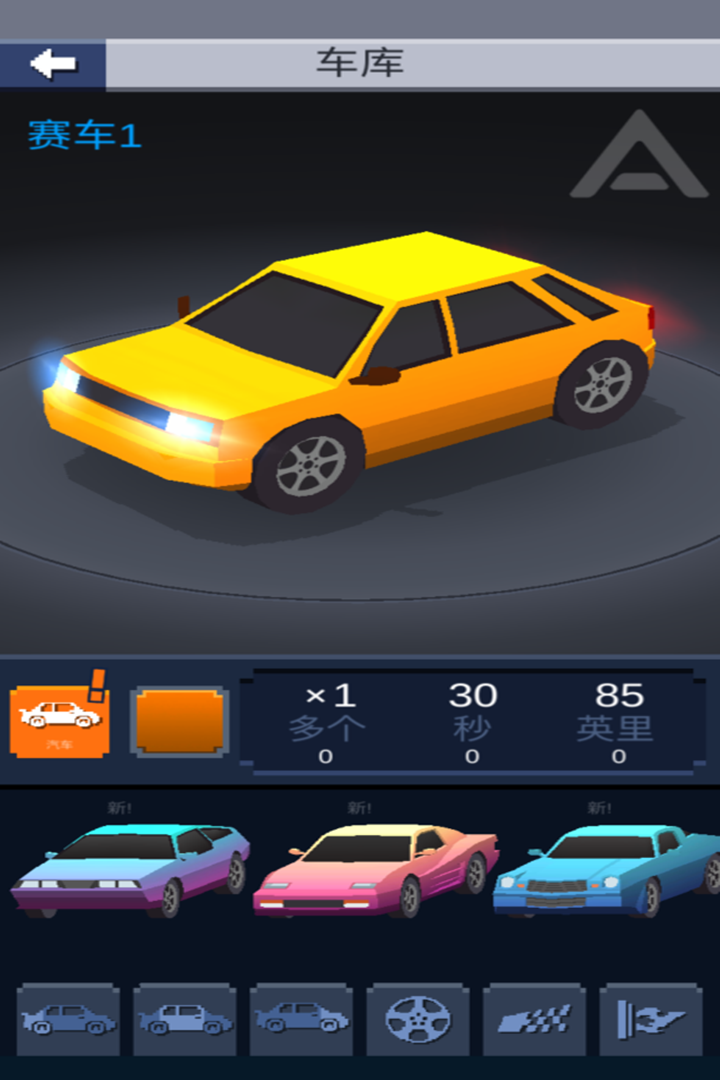Open the exhaust flame category tab
720x1080 pixels.
coord(650,1019)
